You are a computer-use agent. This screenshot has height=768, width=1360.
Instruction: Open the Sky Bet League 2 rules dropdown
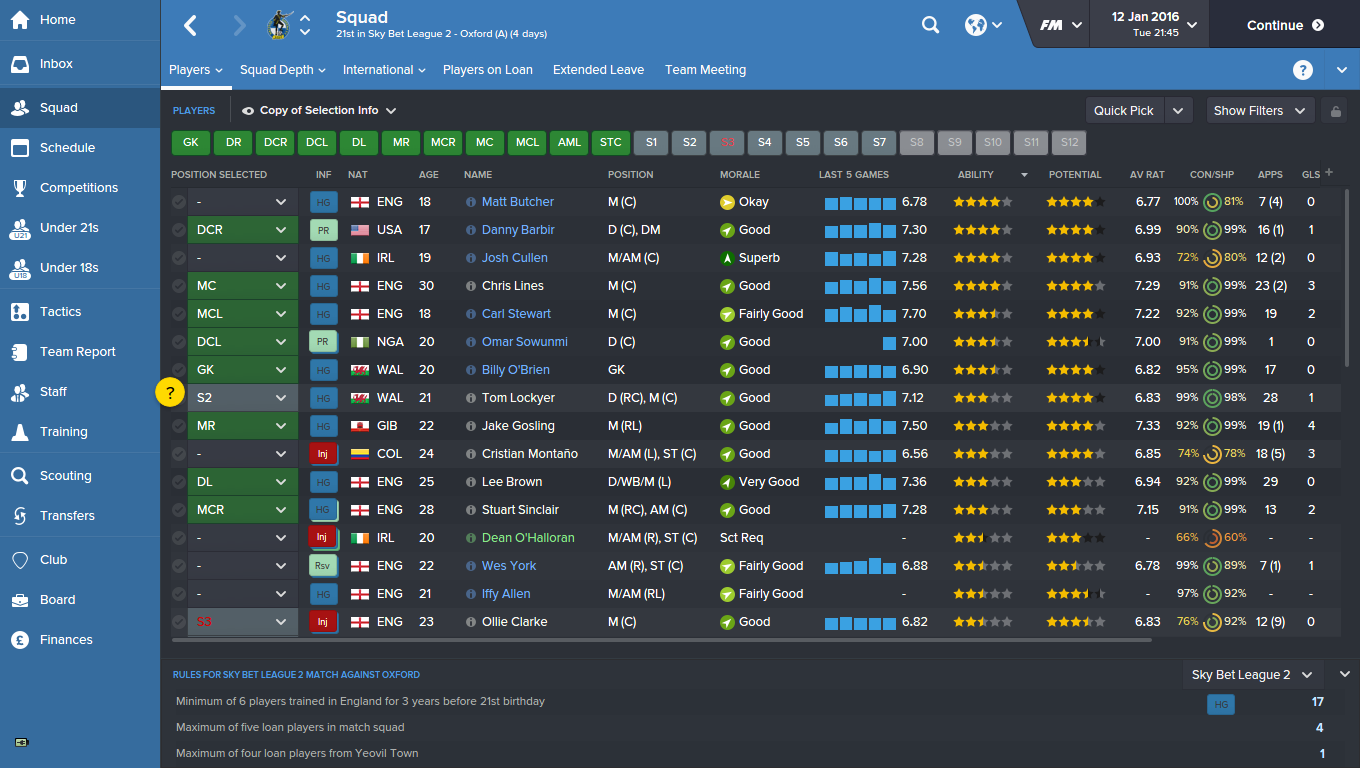[x=1252, y=675]
